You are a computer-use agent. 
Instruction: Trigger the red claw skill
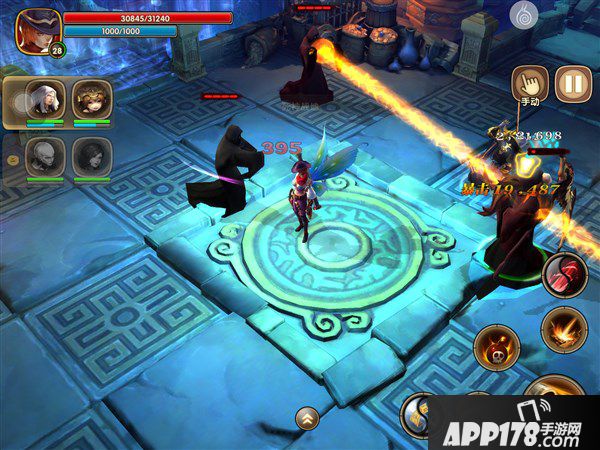[565, 275]
